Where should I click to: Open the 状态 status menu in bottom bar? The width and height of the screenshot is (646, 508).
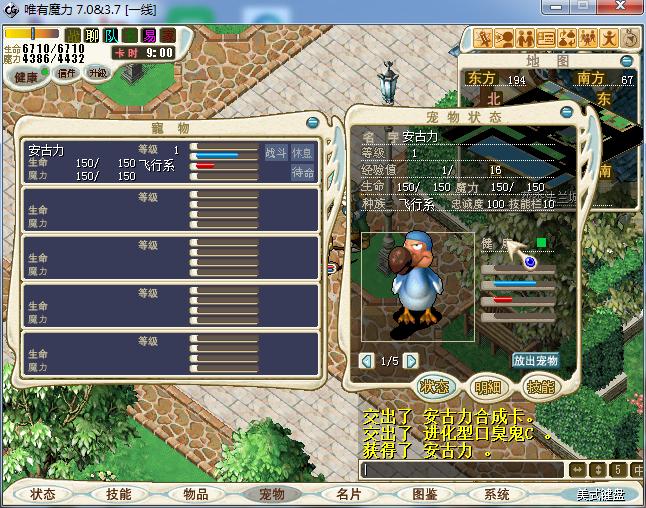43,494
